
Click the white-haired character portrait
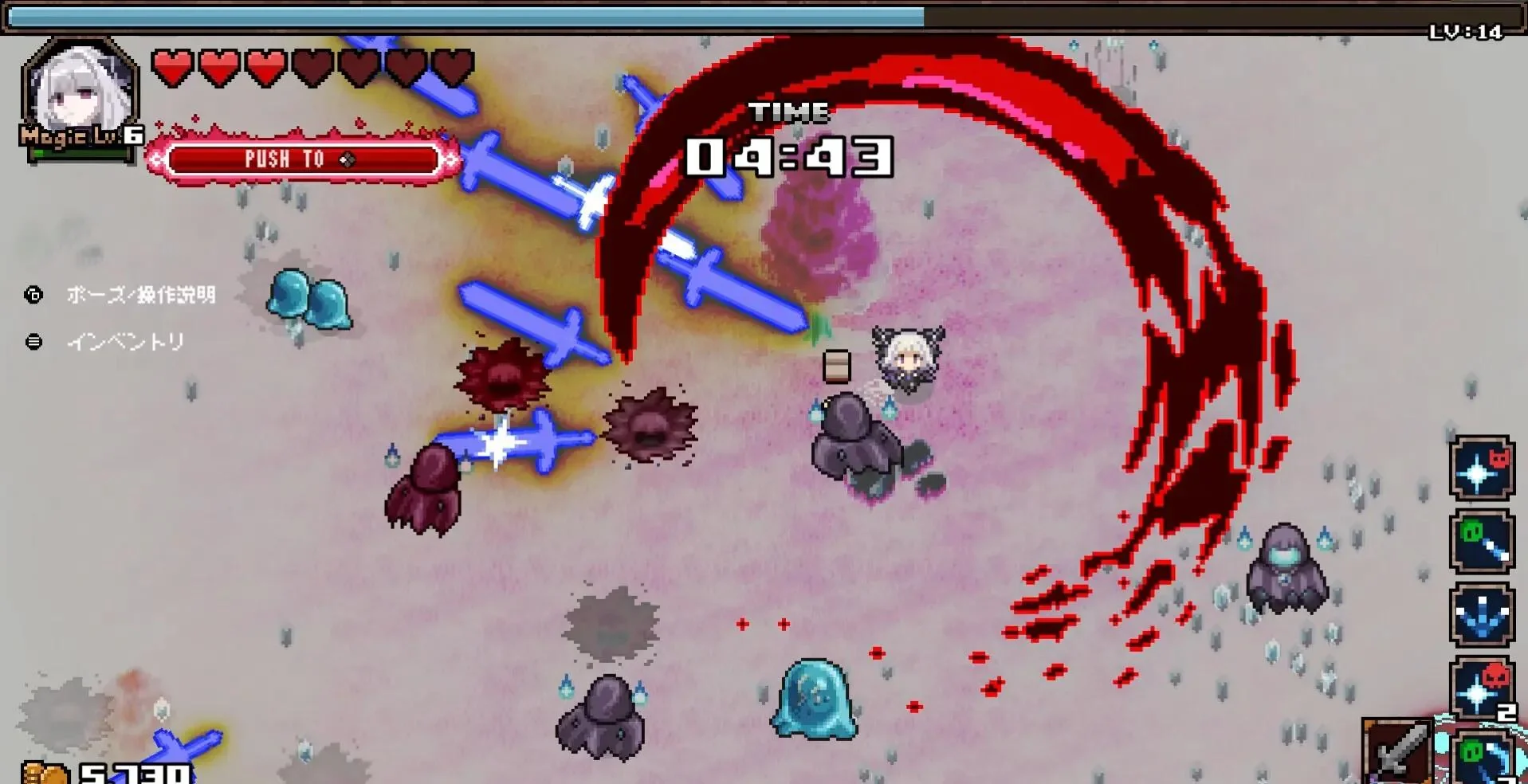80,92
